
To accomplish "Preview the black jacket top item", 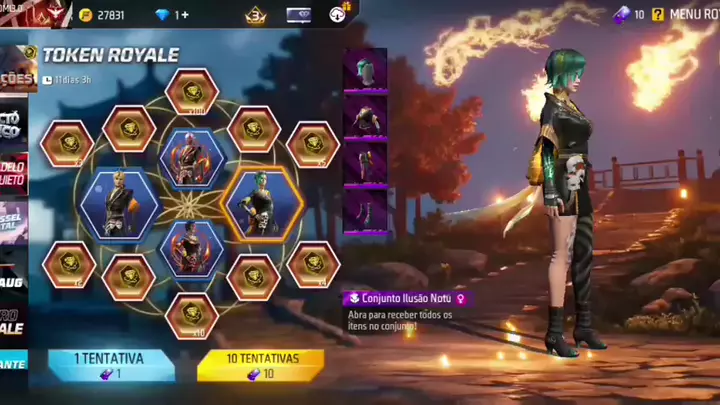I will click(365, 116).
